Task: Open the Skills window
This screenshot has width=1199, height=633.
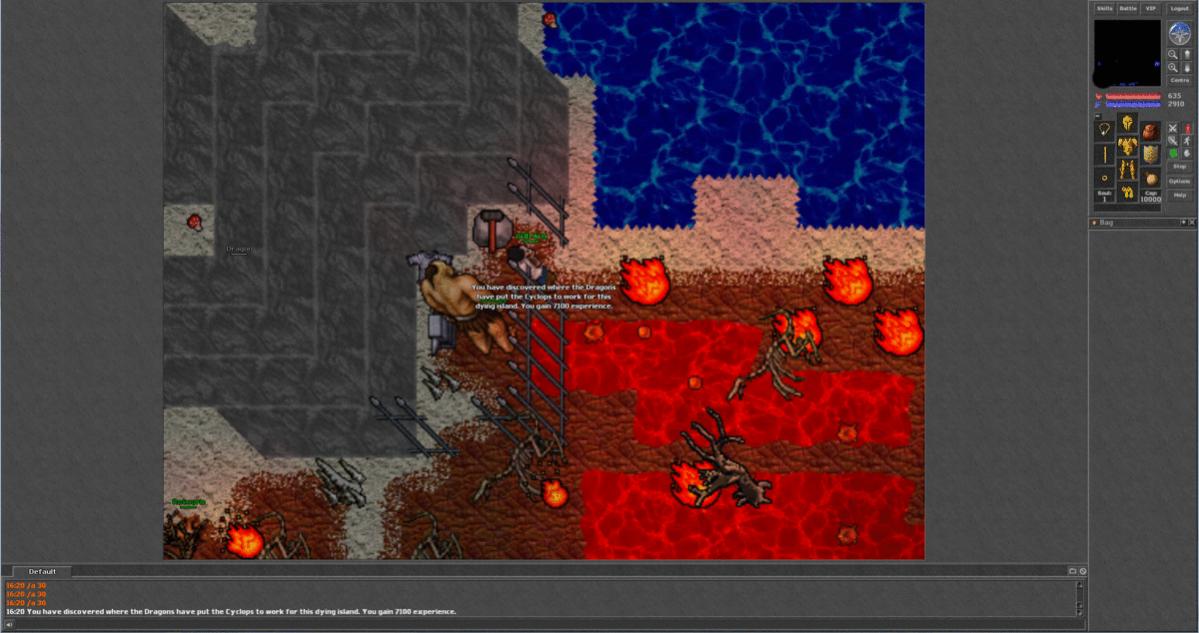Action: click(x=1104, y=9)
